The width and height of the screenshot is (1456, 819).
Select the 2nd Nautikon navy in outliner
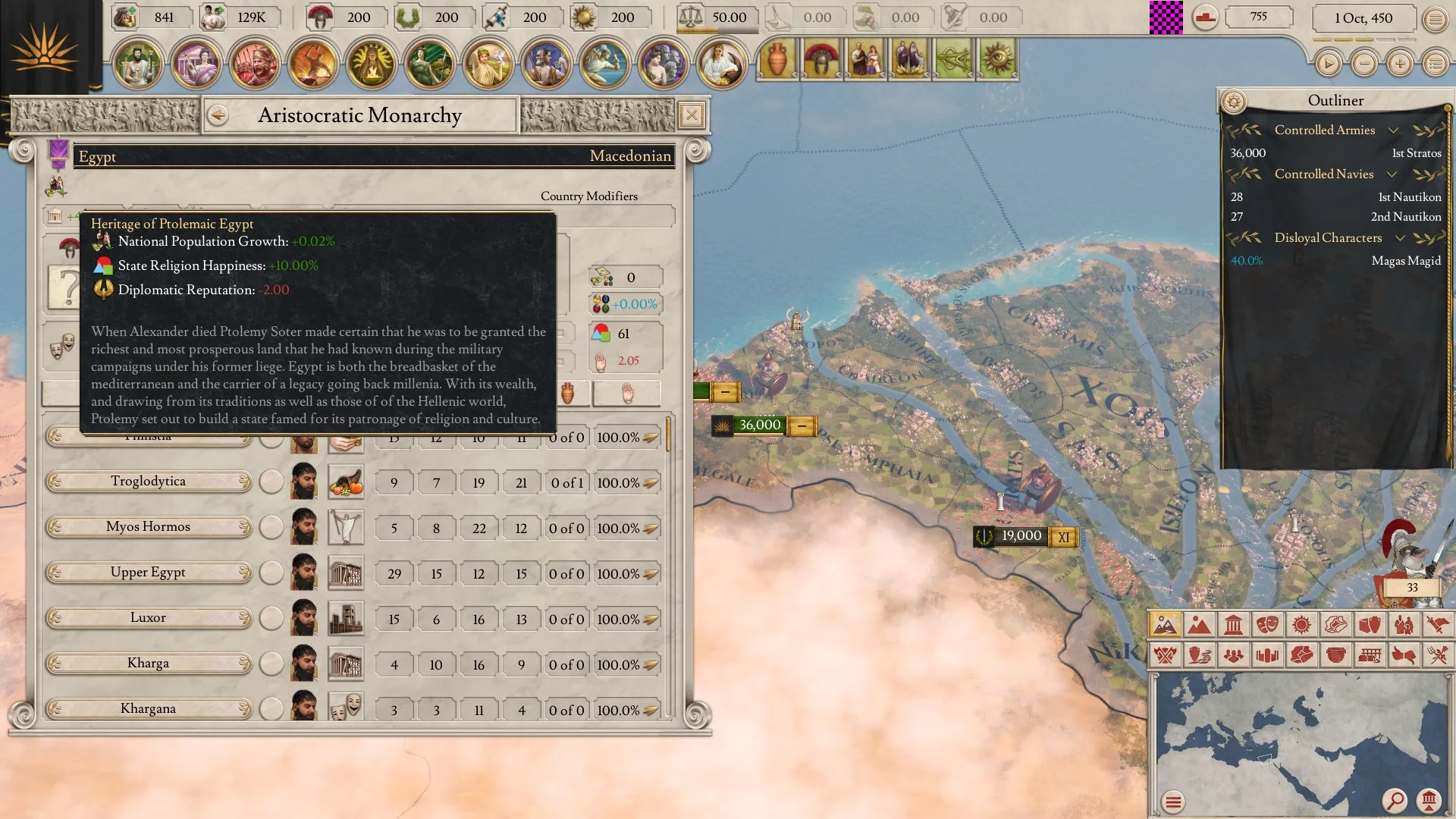click(x=1335, y=217)
